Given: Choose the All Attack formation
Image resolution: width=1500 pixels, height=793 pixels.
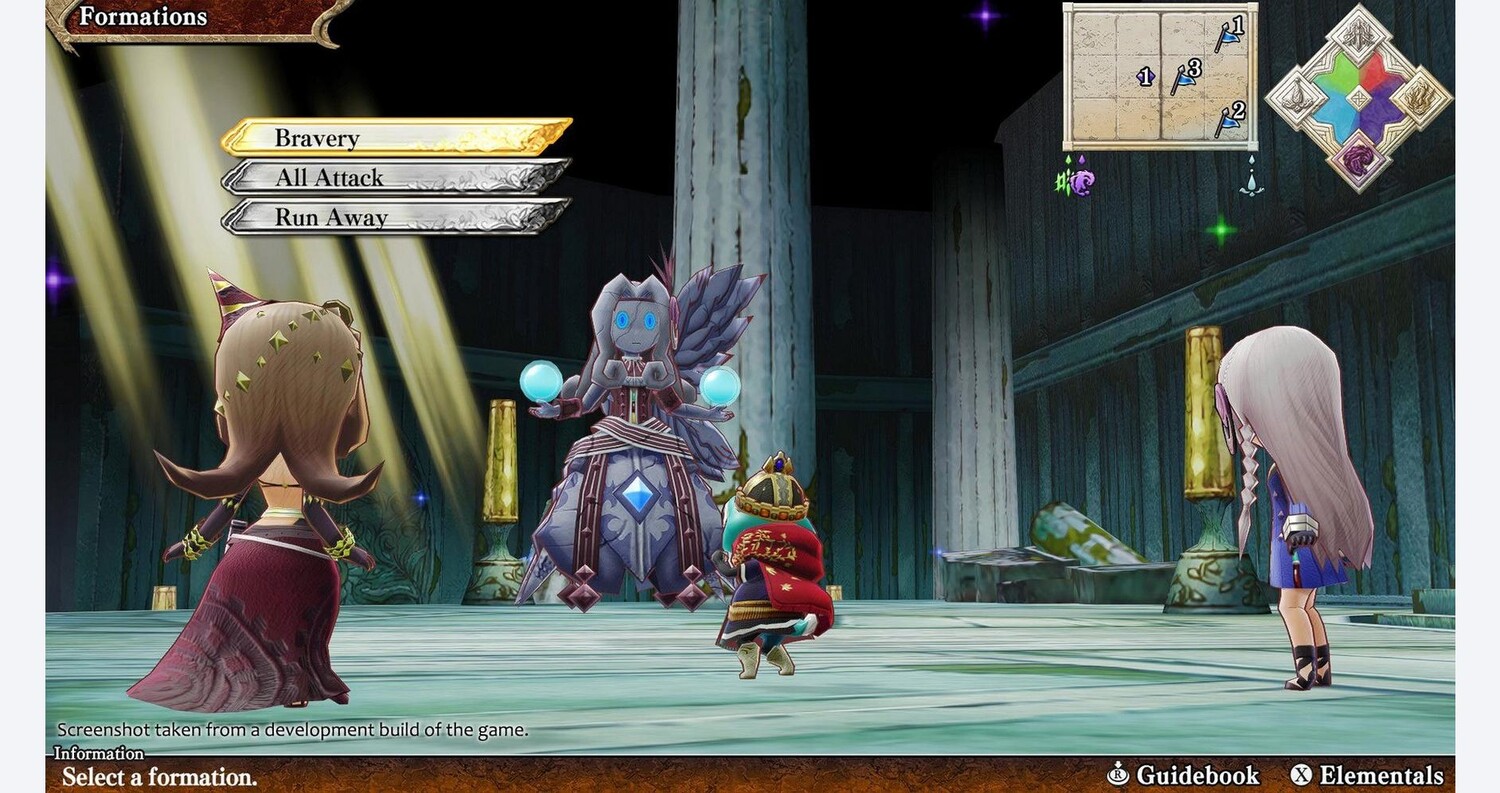Looking at the screenshot, I should 395,178.
